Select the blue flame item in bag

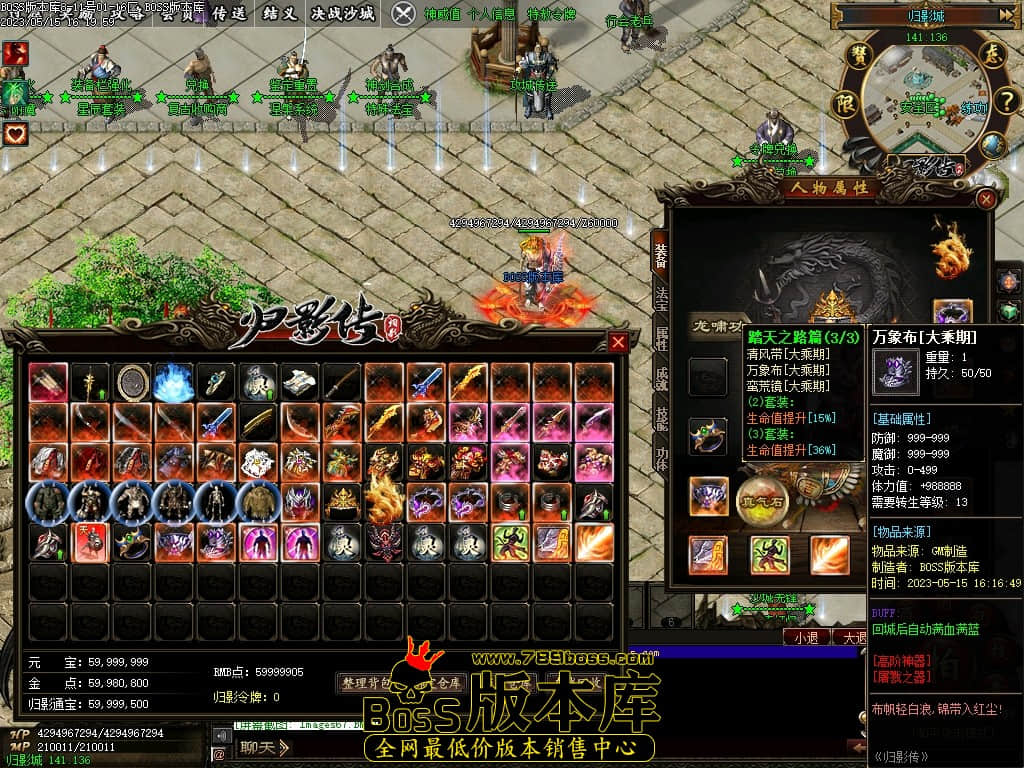(174, 381)
